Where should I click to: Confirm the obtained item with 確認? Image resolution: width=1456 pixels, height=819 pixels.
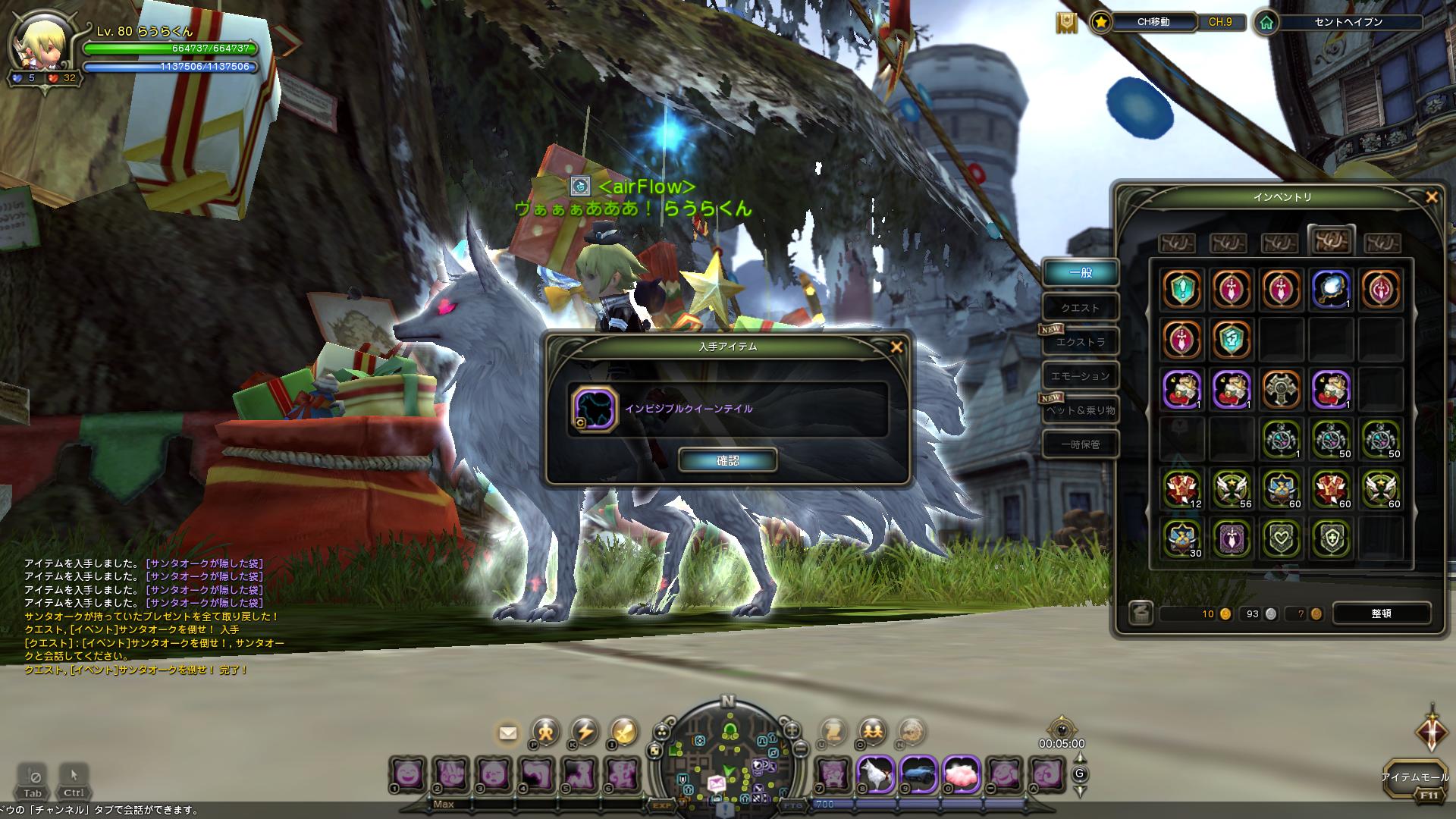coord(727,460)
